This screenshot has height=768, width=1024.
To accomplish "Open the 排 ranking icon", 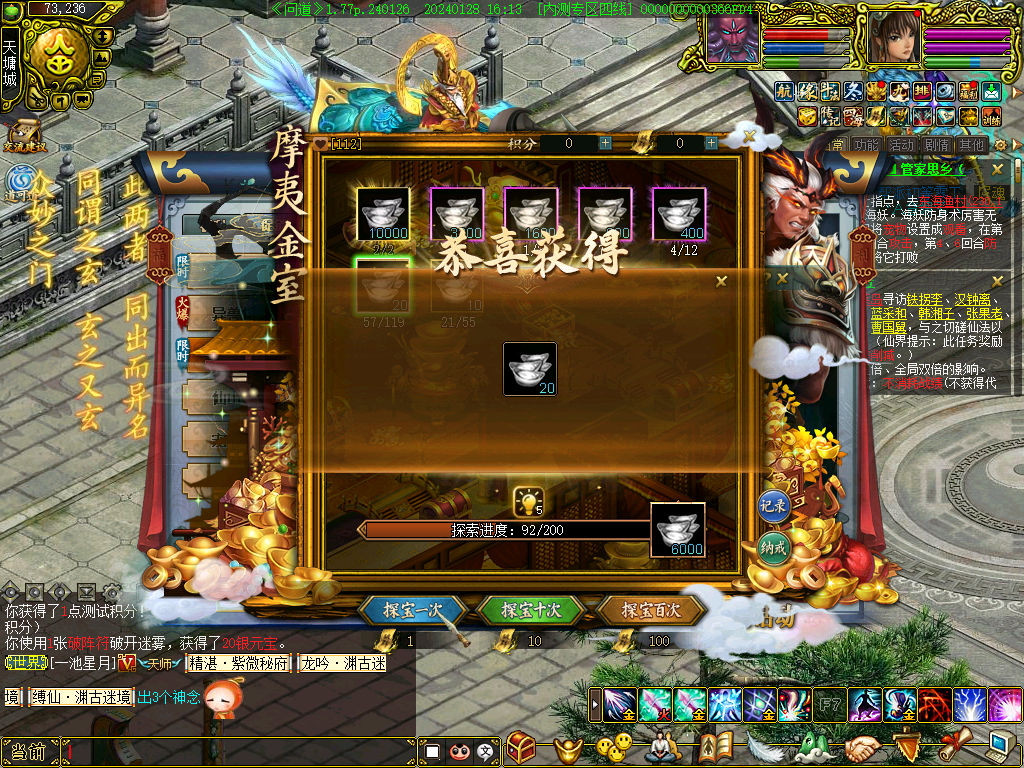I will [x=922, y=91].
